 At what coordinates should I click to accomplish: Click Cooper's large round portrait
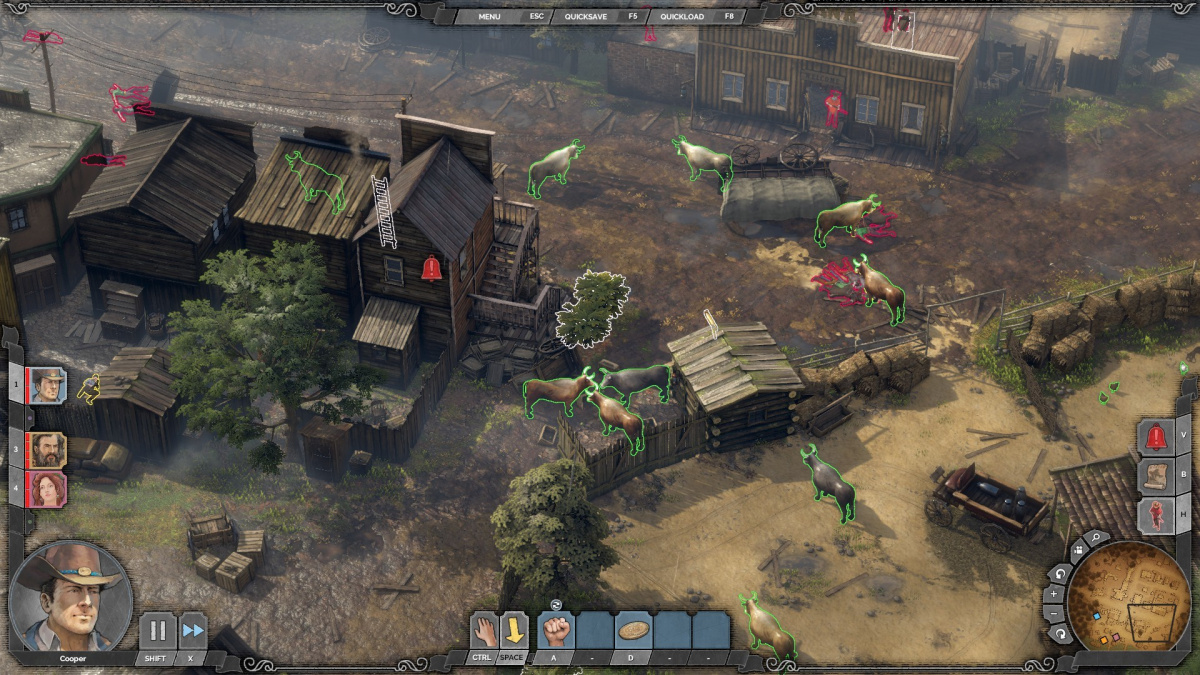(x=70, y=597)
